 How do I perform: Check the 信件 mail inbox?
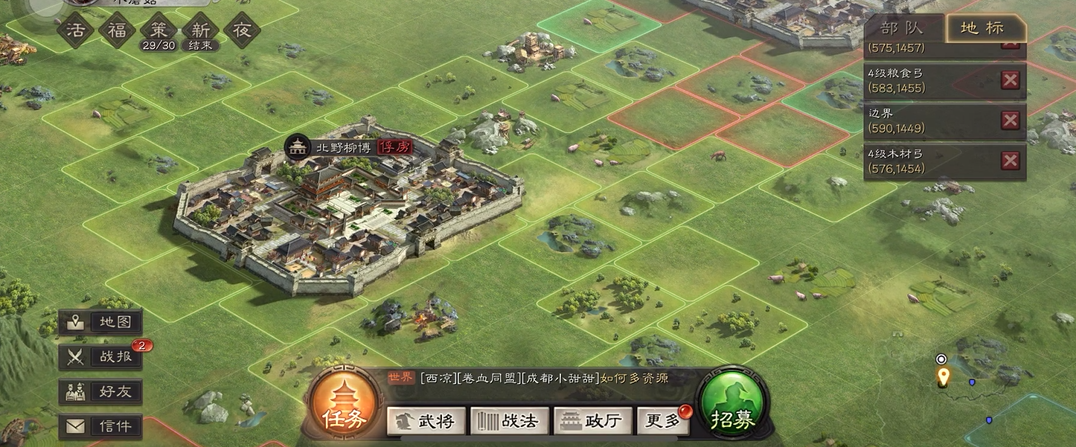[x=100, y=426]
